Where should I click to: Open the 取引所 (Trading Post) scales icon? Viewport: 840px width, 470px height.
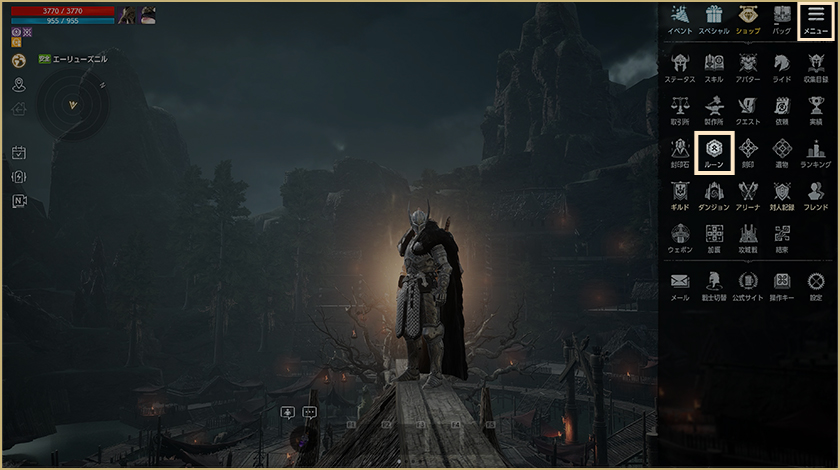tap(680, 108)
